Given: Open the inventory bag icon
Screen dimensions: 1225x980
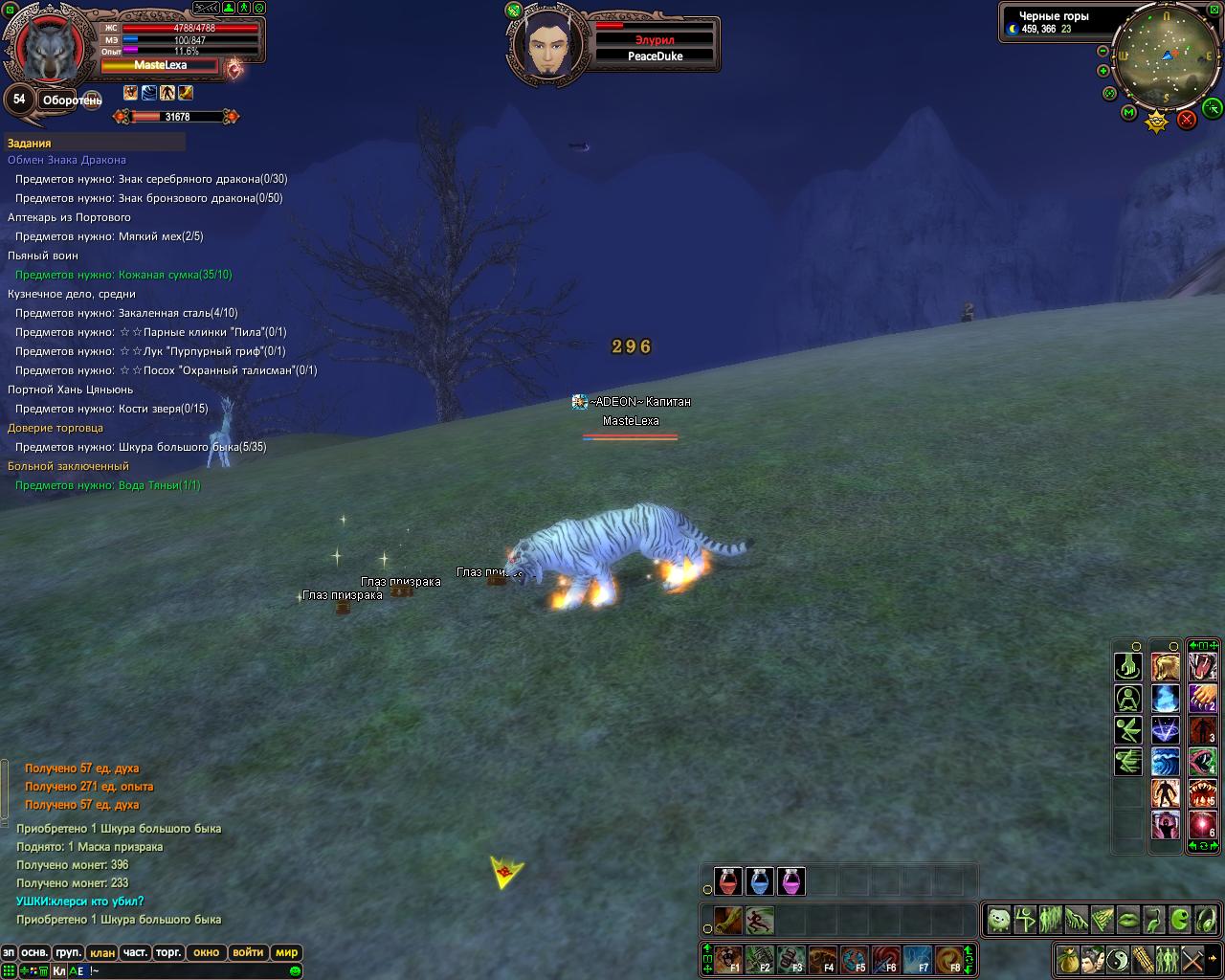Looking at the screenshot, I should pos(1069,958).
